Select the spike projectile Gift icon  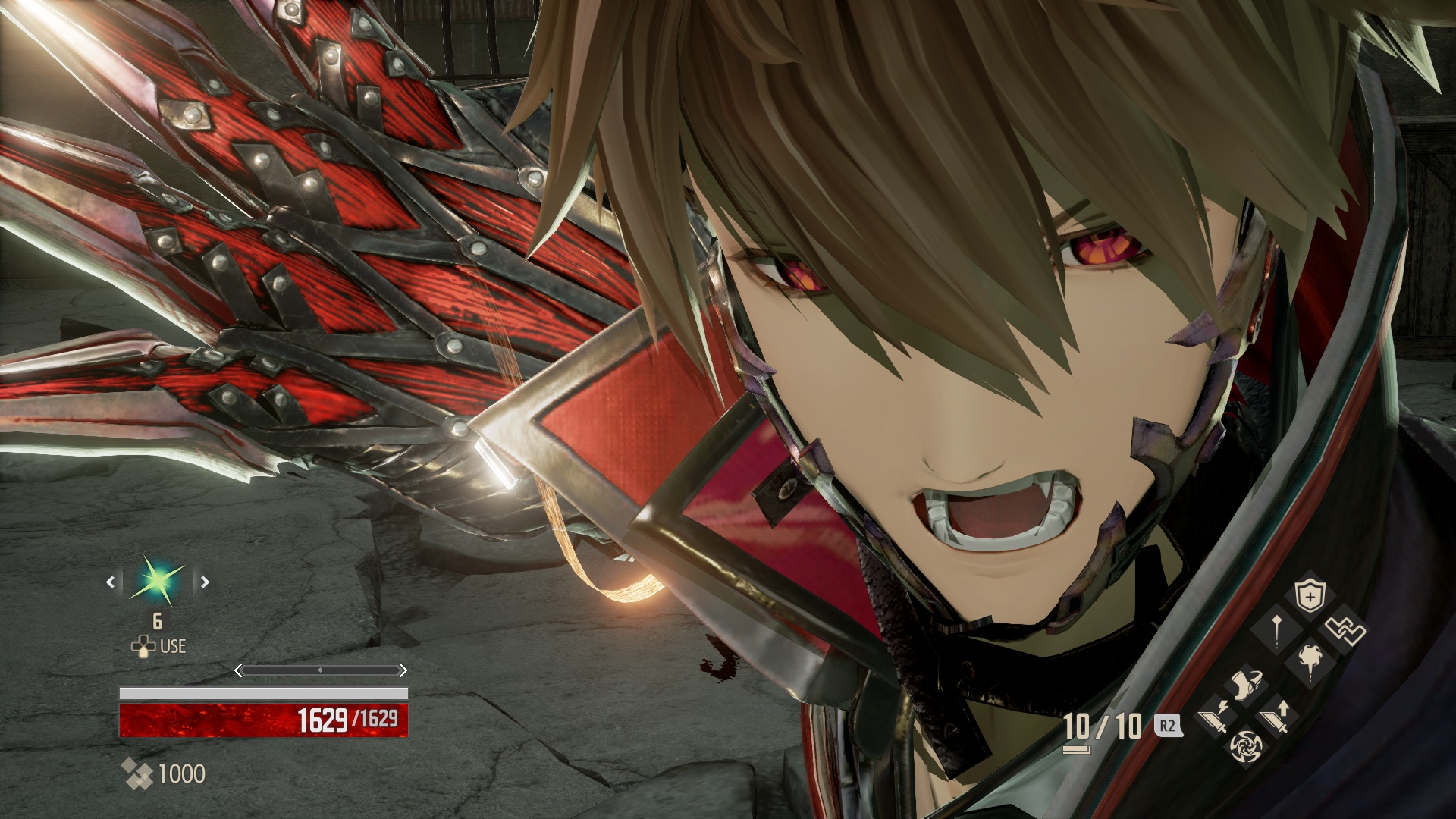click(x=1277, y=632)
